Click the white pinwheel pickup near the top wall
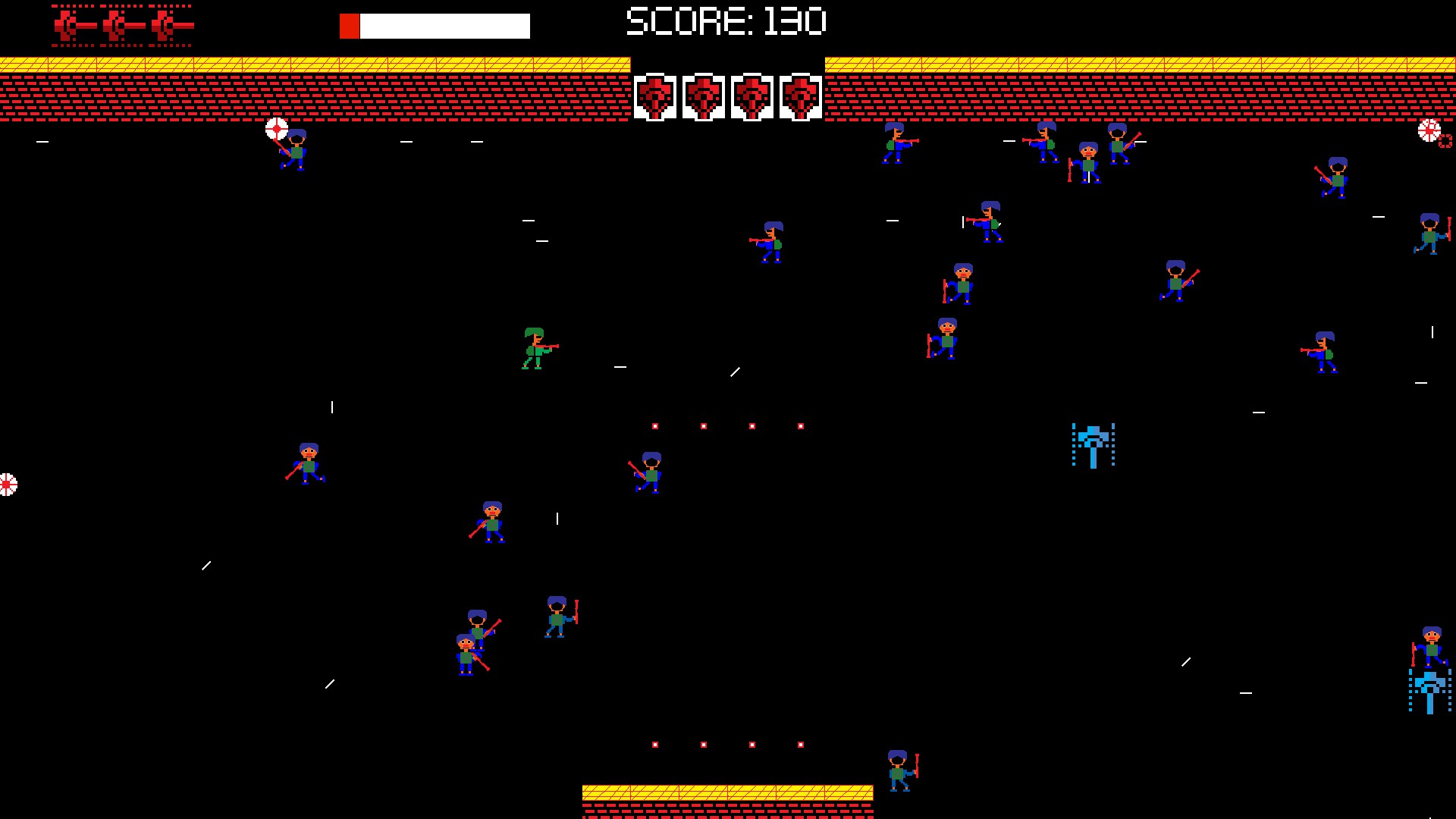The height and width of the screenshot is (819, 1456). click(x=276, y=129)
